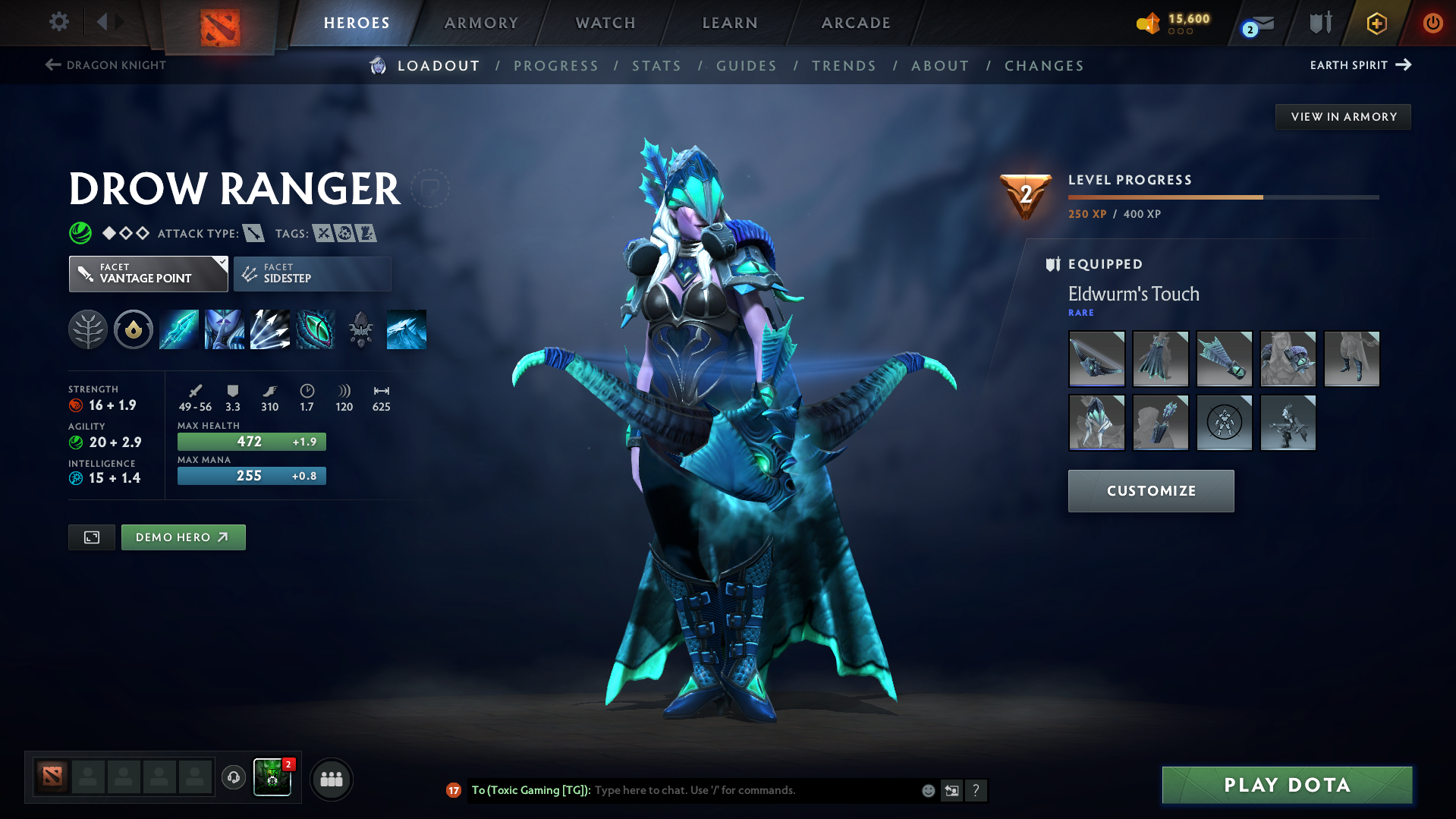Image resolution: width=1456 pixels, height=819 pixels.
Task: Open the settings gear icon
Action: [x=58, y=22]
